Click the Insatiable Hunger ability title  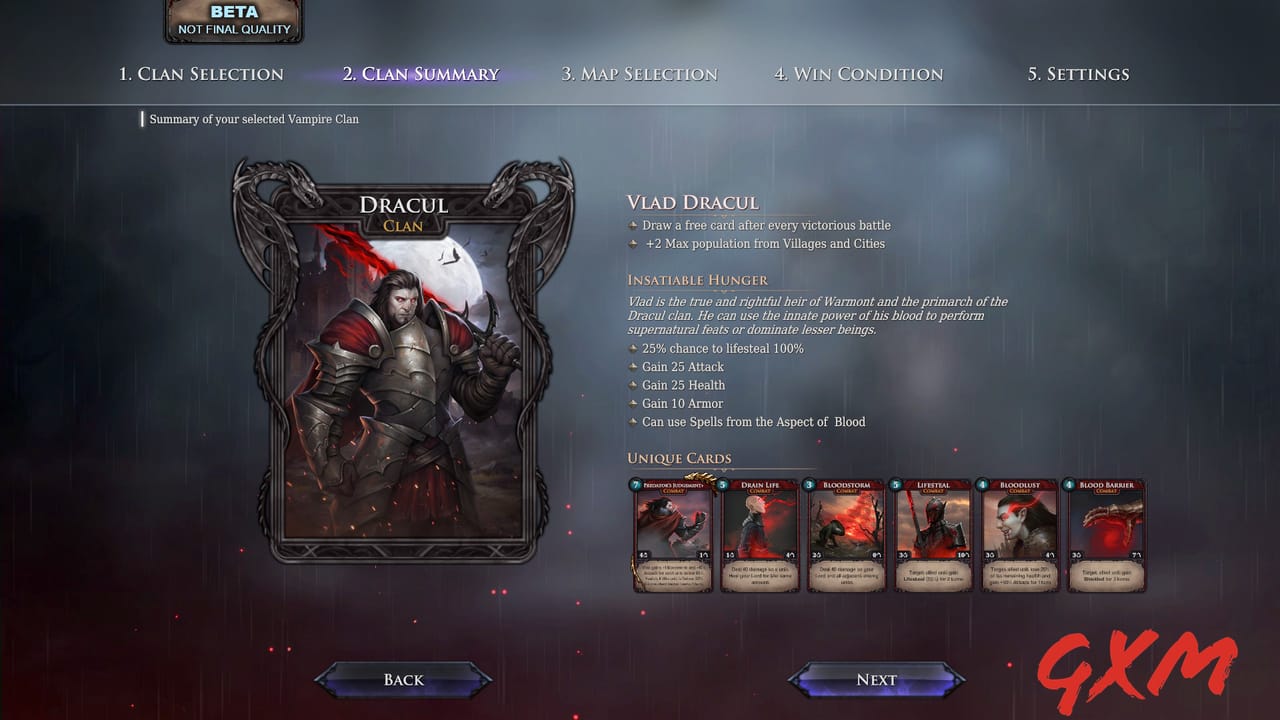[697, 281]
